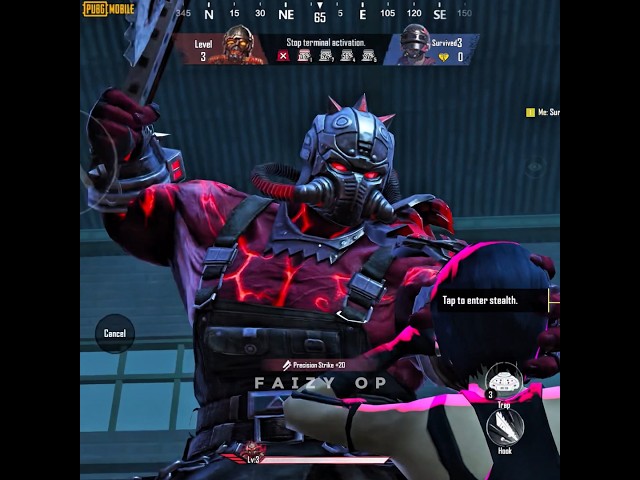
Task: Tap the survivor portrait beside Survived count
Action: pos(415,45)
